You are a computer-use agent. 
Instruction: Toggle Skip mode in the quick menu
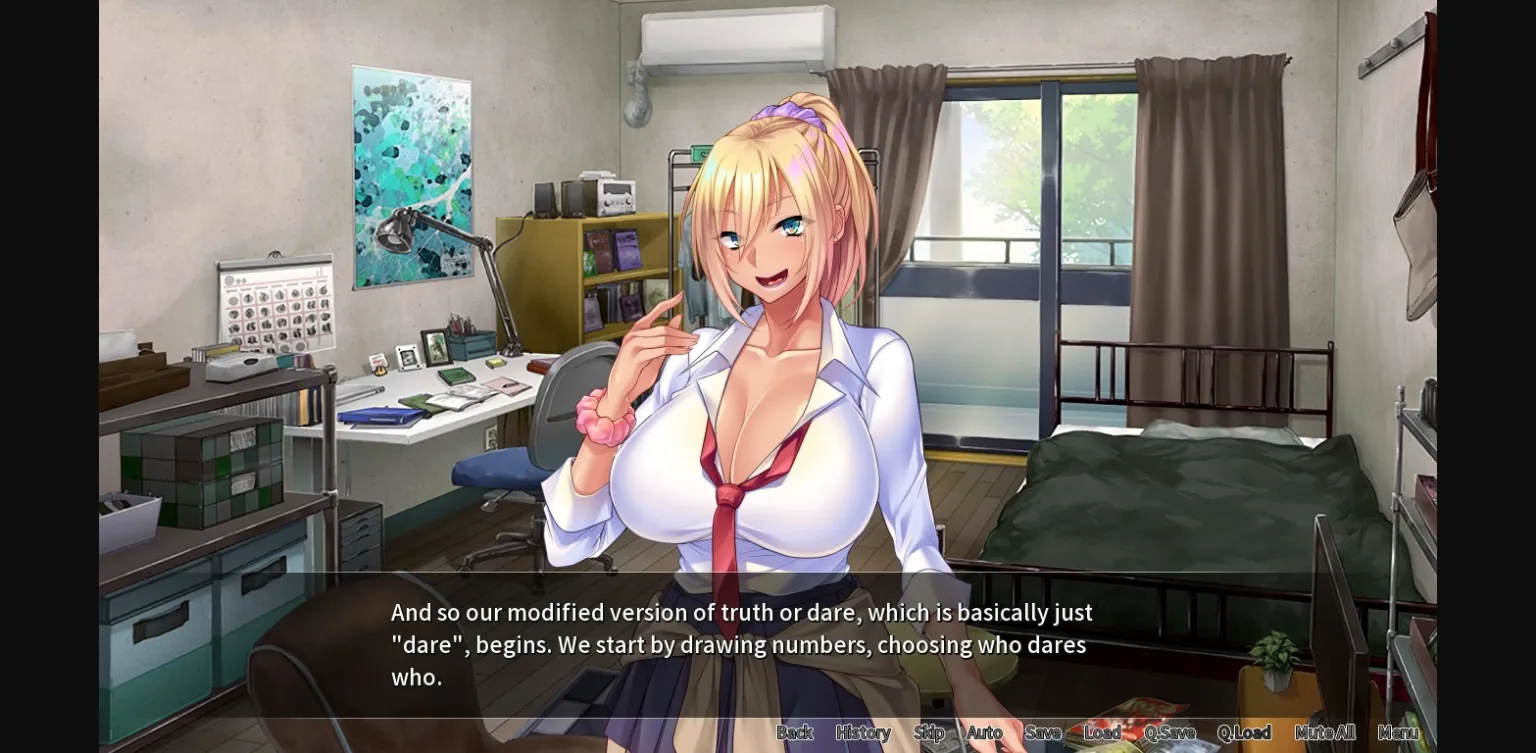tap(929, 732)
